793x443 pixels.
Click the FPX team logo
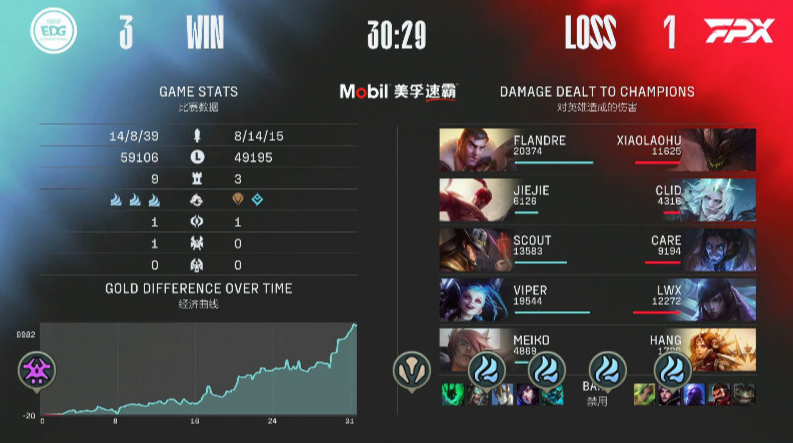click(x=738, y=32)
